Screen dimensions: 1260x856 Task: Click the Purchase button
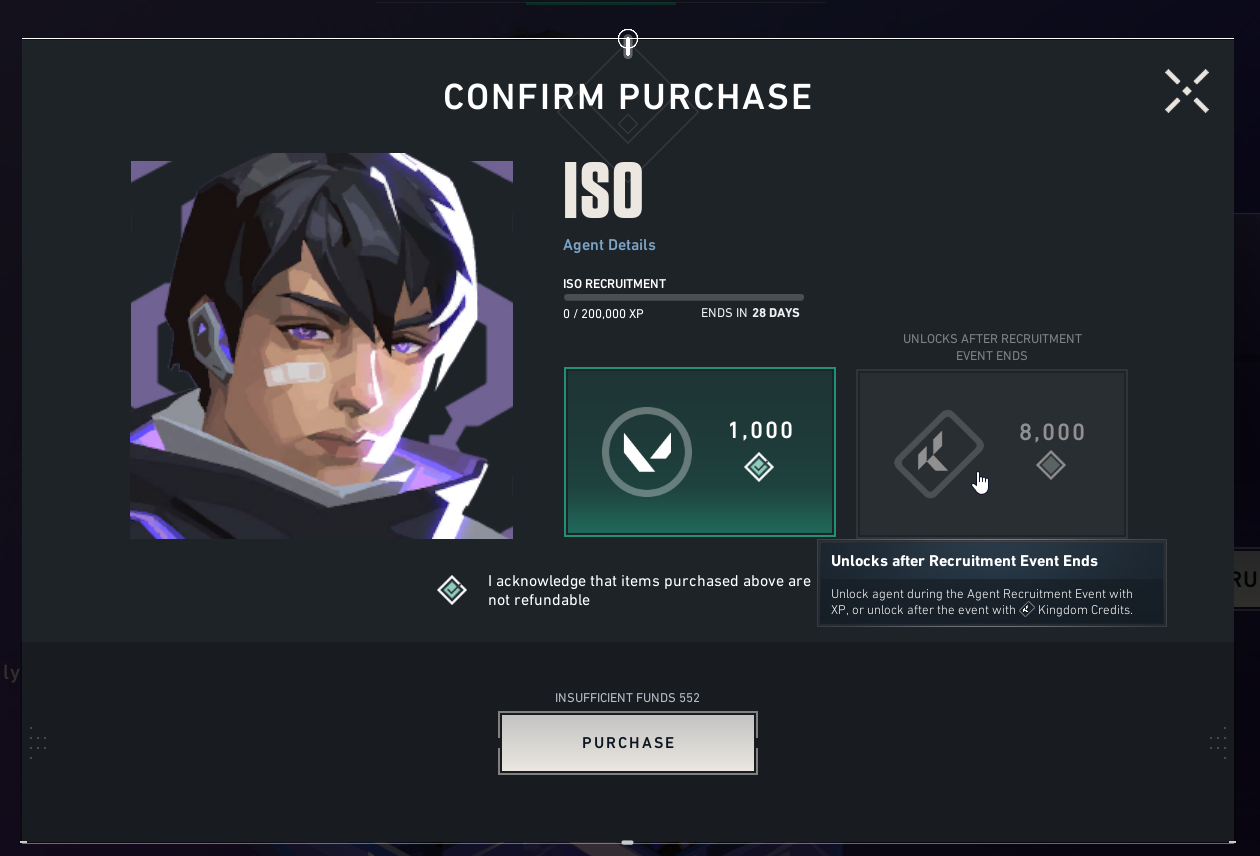pos(628,743)
